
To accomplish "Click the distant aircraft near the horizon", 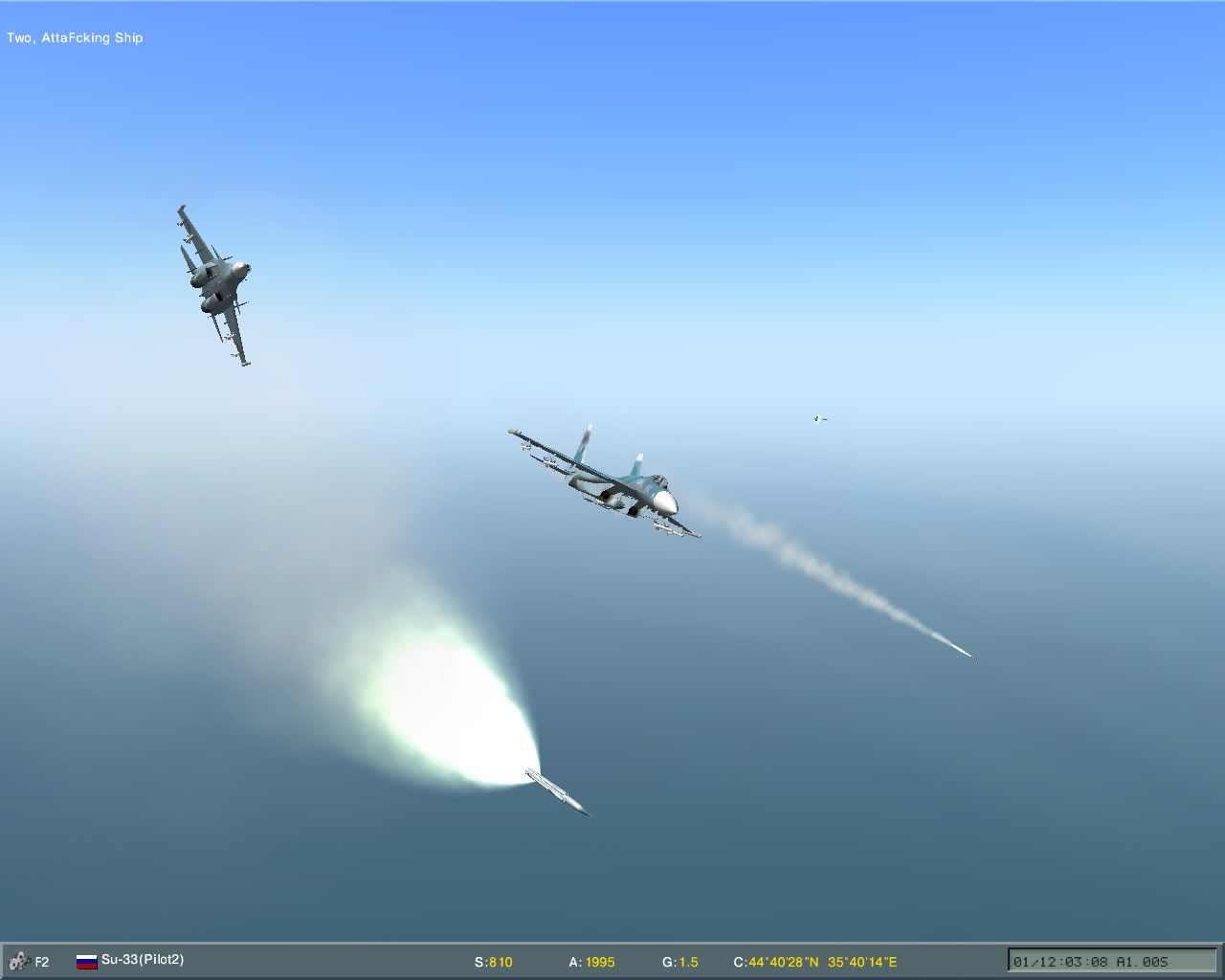I will [818, 417].
